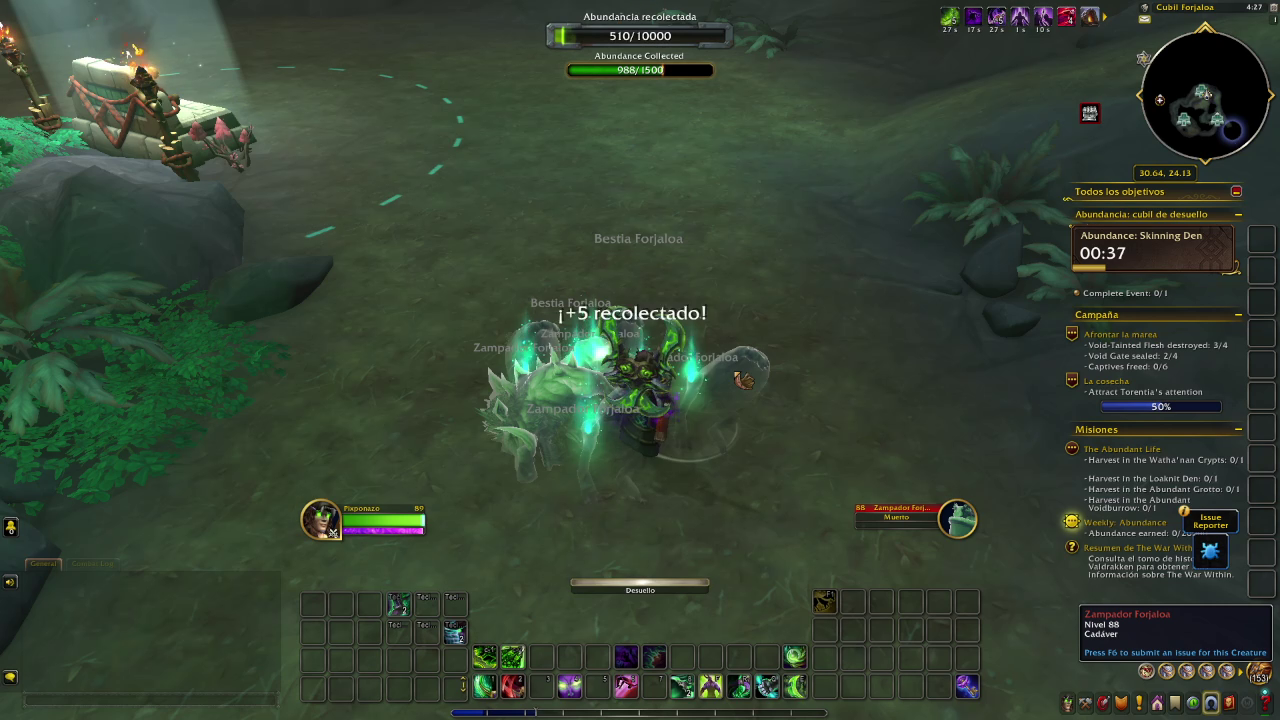
Task: Select the La cosecha campaign quest
Action: [x=1106, y=381]
